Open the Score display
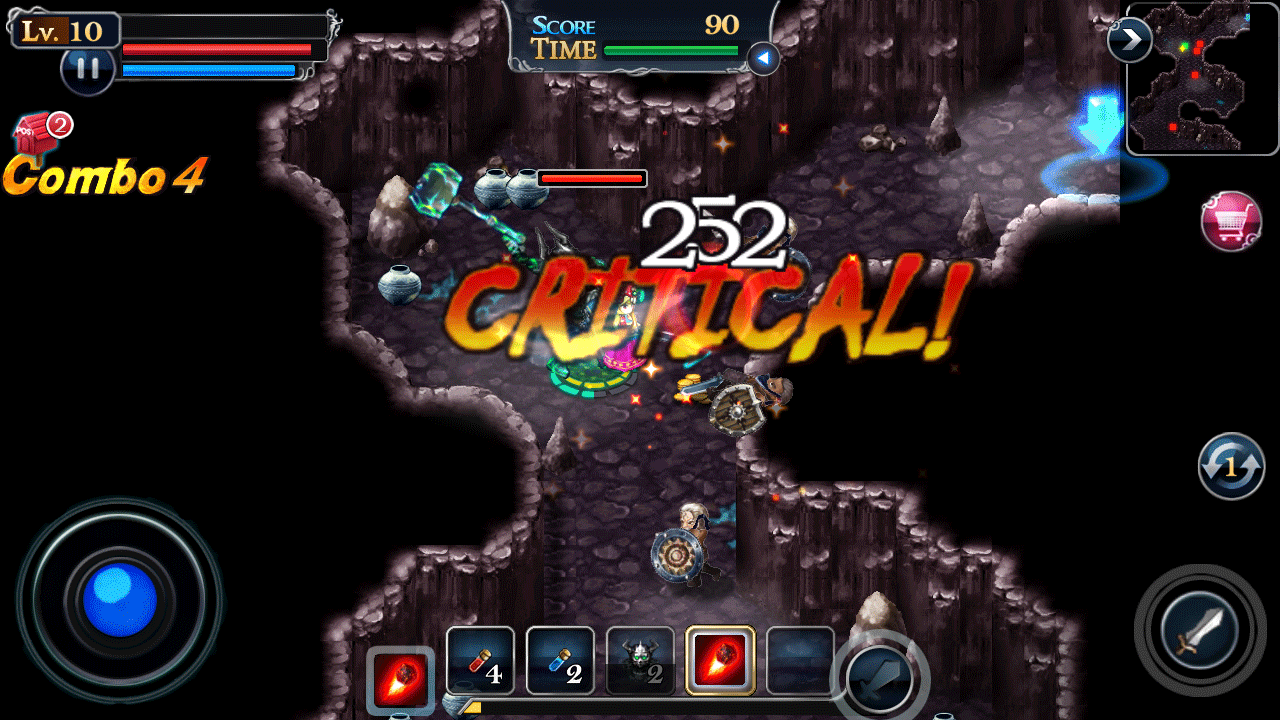Screen dimensions: 1280x720 [565, 26]
